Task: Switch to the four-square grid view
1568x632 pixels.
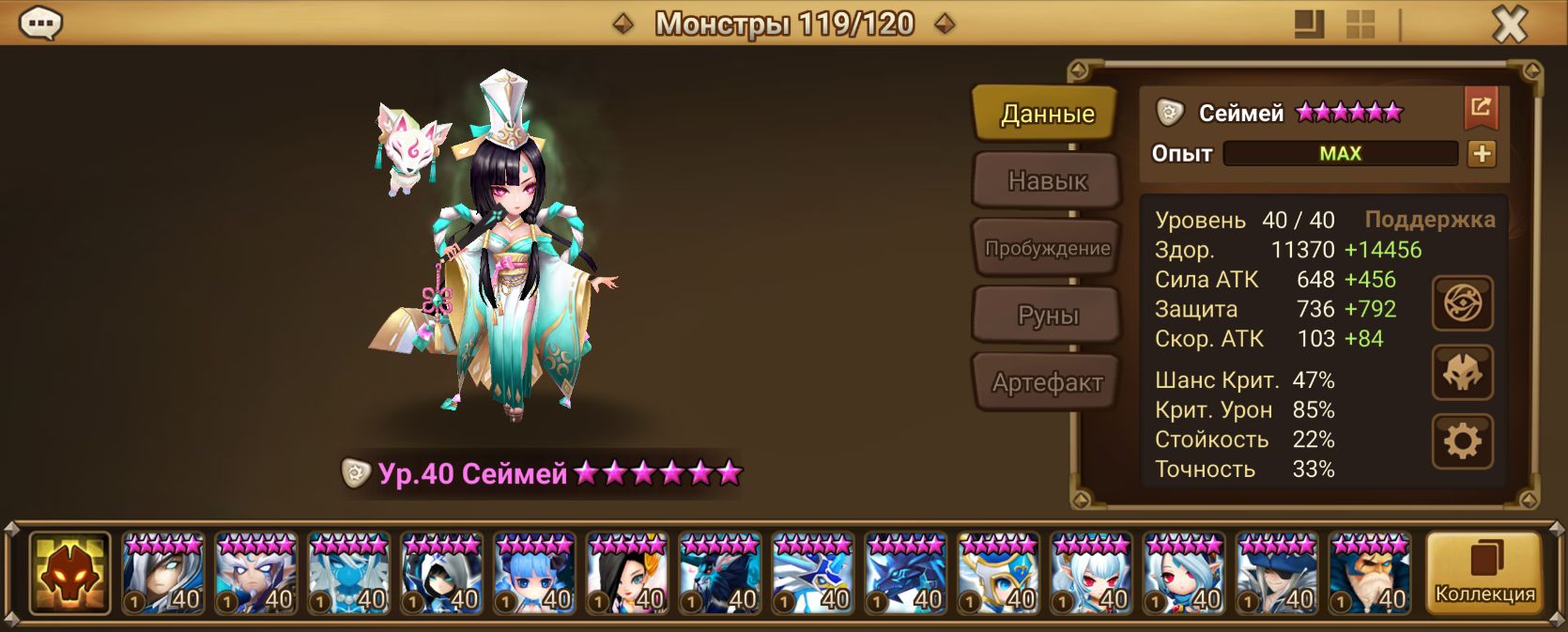Action: point(1360,24)
